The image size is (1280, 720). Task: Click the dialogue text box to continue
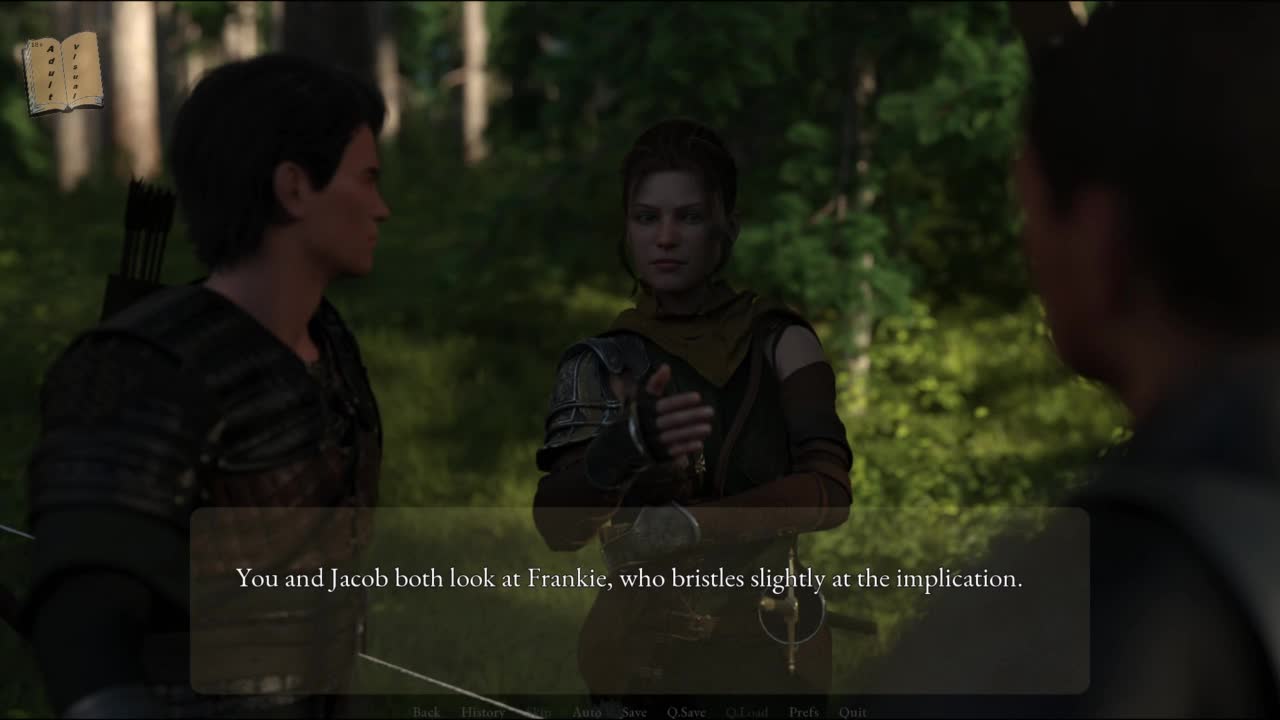639,600
